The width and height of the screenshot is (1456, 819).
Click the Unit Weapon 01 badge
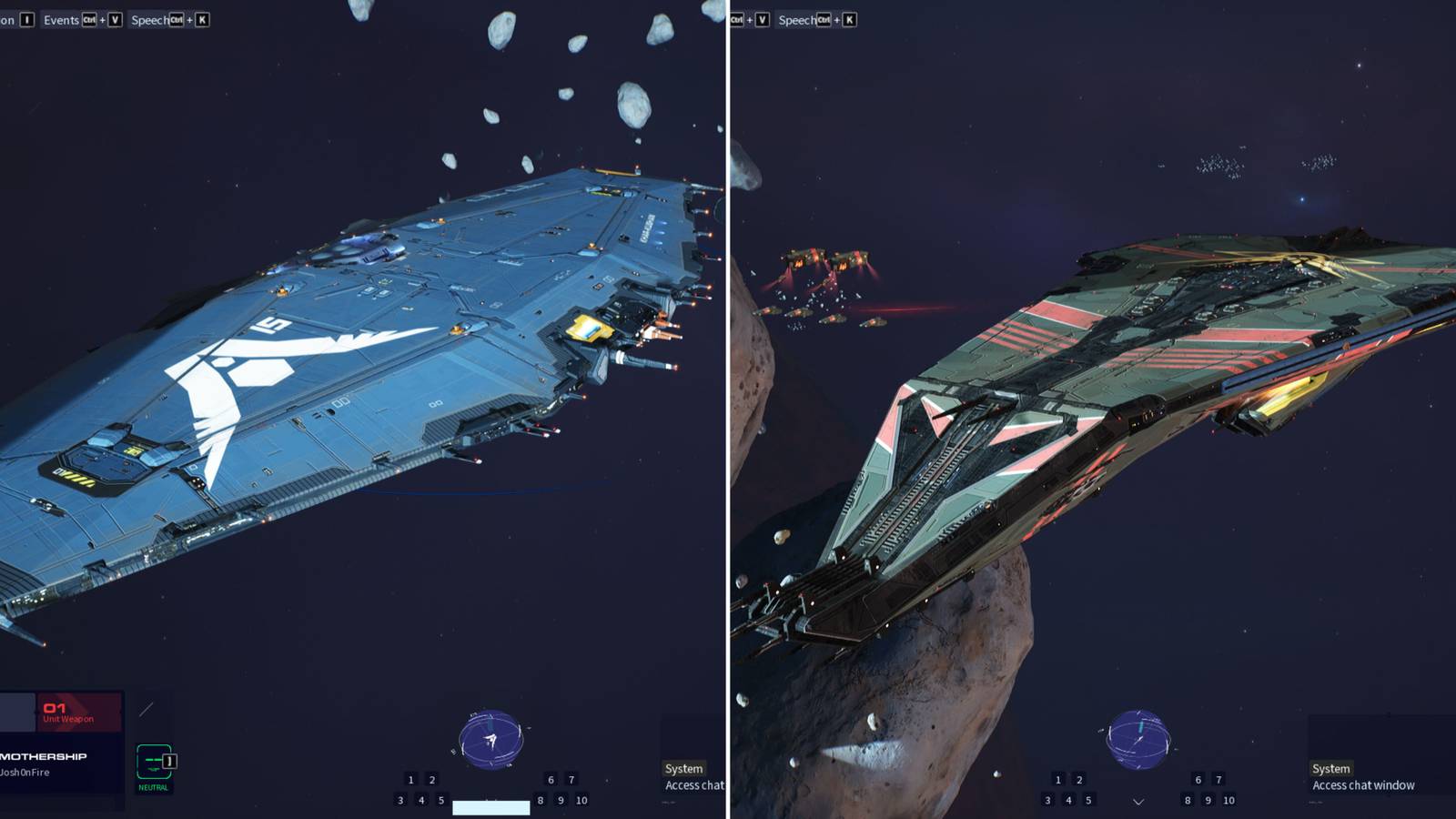(77, 712)
